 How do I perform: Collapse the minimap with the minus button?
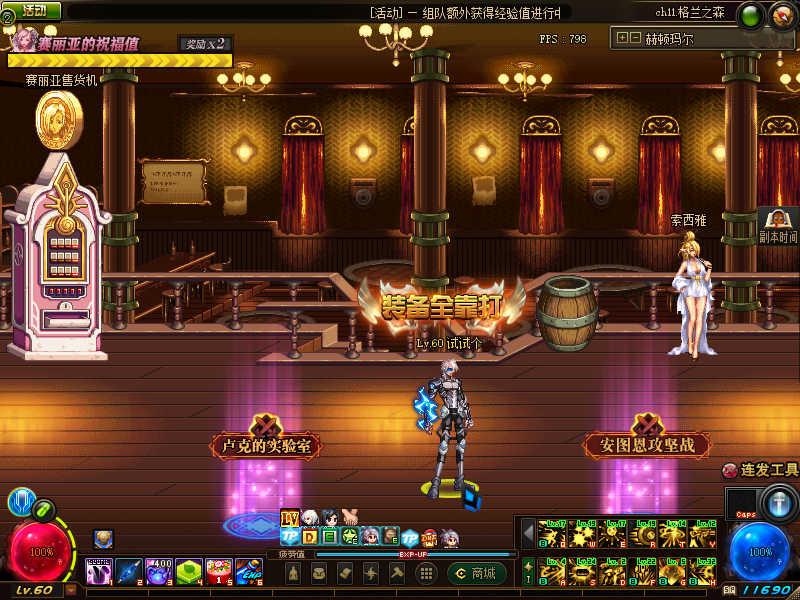pyautogui.click(x=635, y=39)
